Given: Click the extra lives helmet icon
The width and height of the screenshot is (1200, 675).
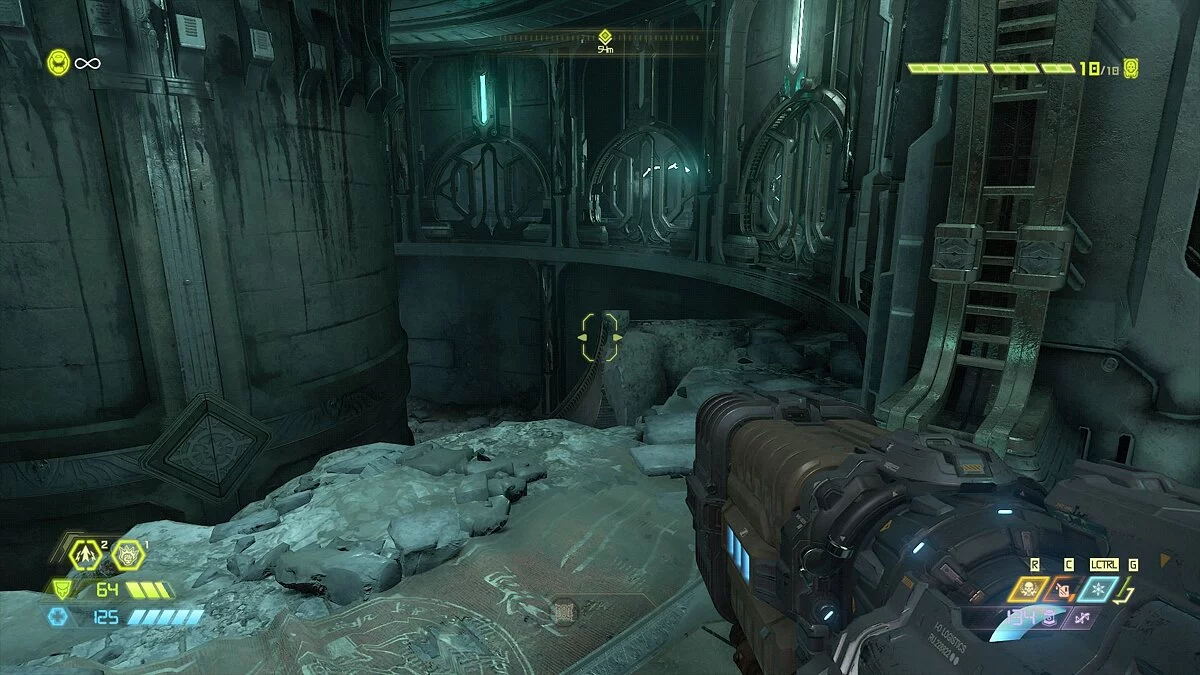Looking at the screenshot, I should tap(59, 63).
